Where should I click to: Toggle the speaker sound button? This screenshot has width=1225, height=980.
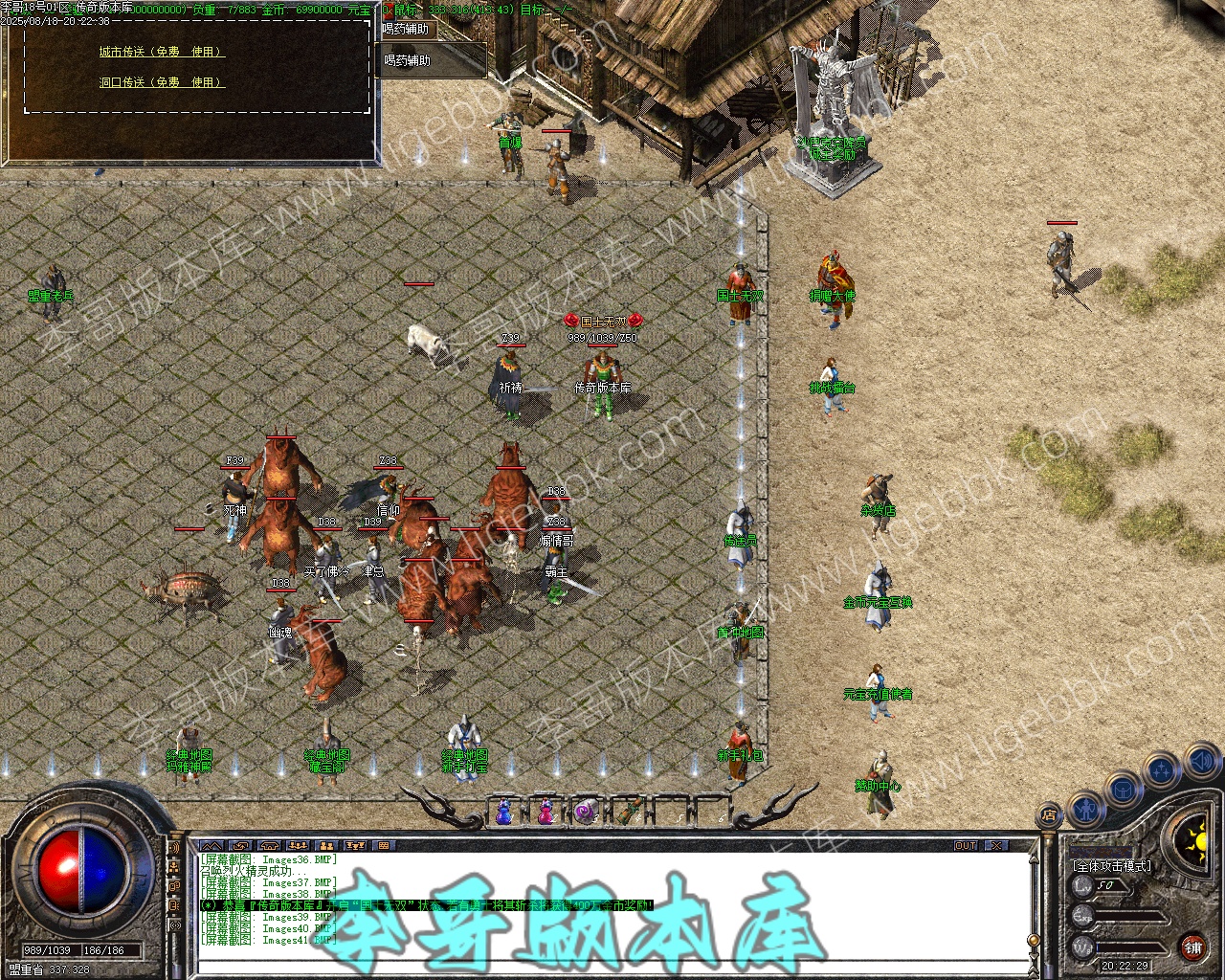click(1202, 763)
